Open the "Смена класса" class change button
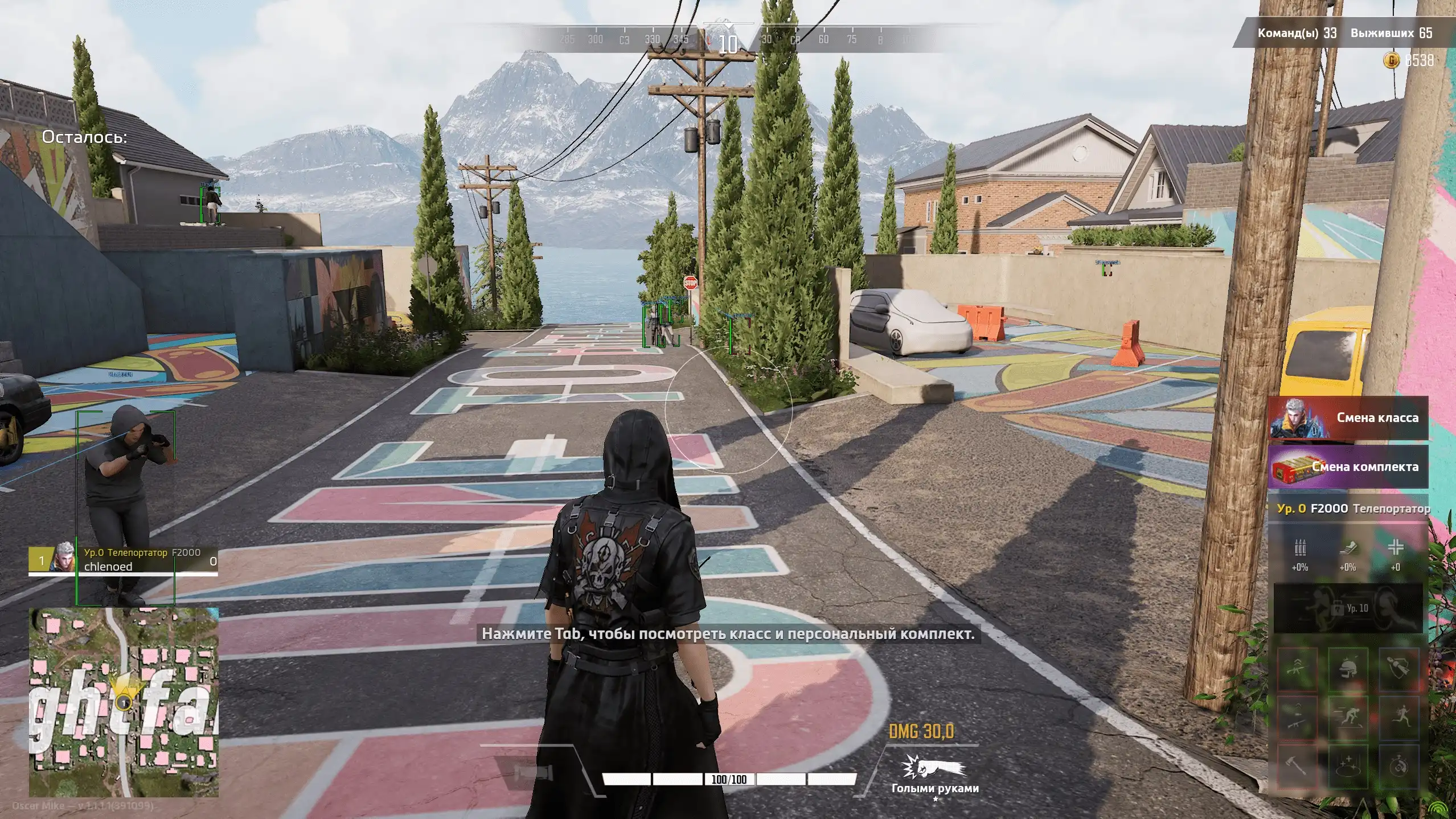This screenshot has width=1456, height=819. click(1347, 418)
